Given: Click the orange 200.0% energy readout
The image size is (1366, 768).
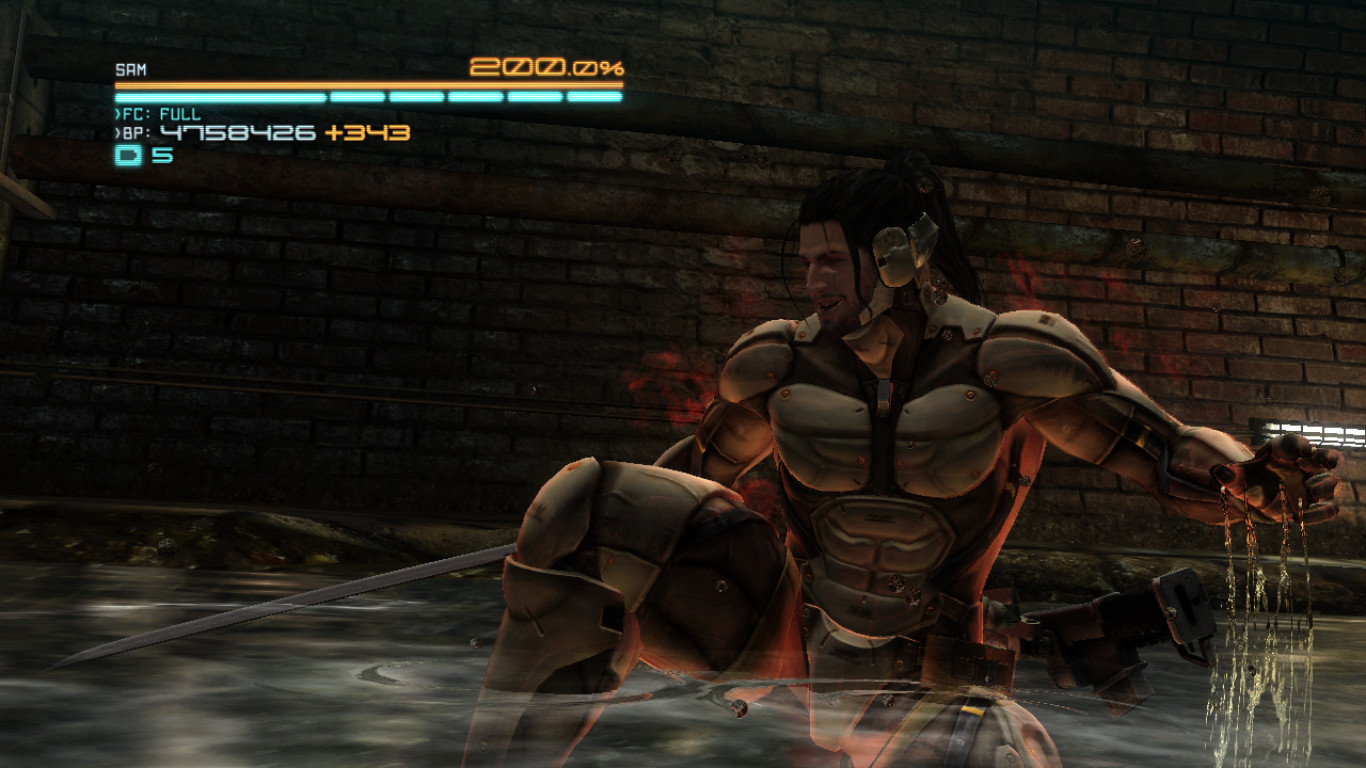Looking at the screenshot, I should [546, 68].
